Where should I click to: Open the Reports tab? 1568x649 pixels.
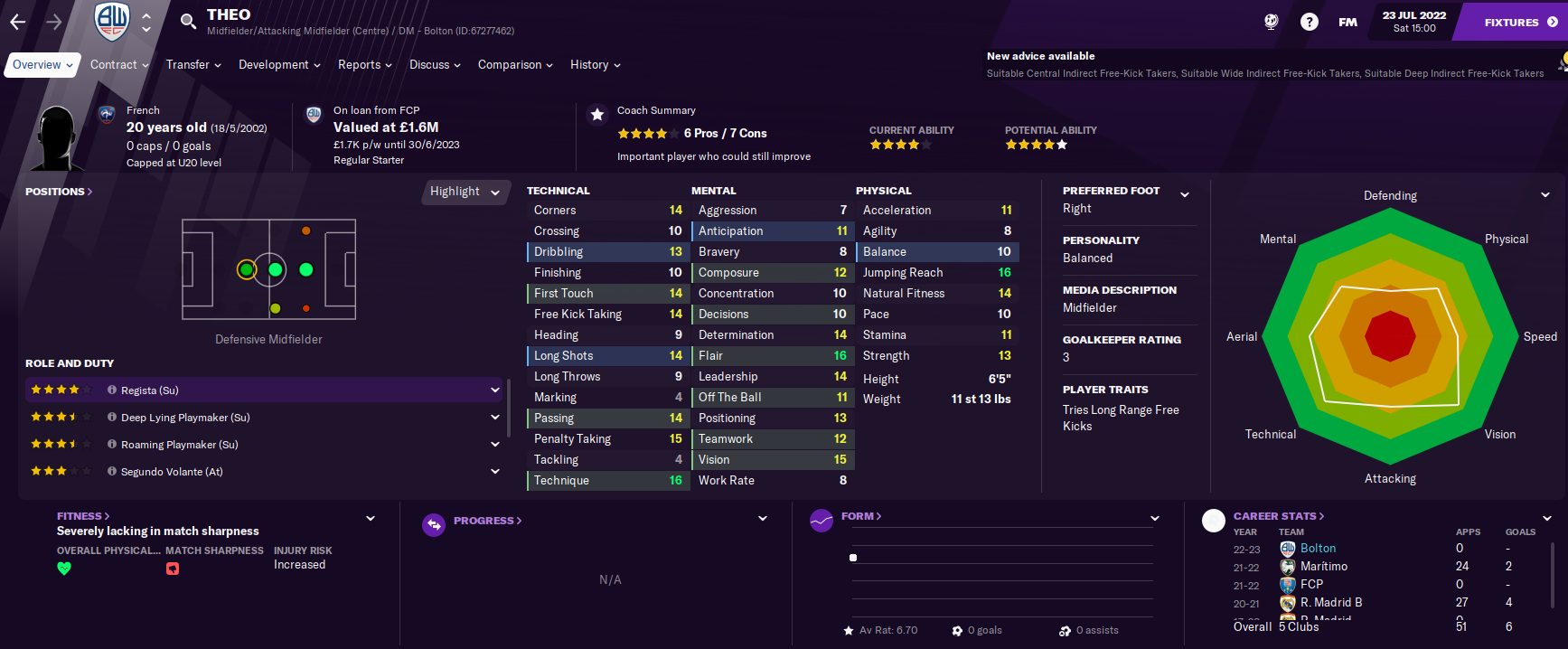point(364,65)
